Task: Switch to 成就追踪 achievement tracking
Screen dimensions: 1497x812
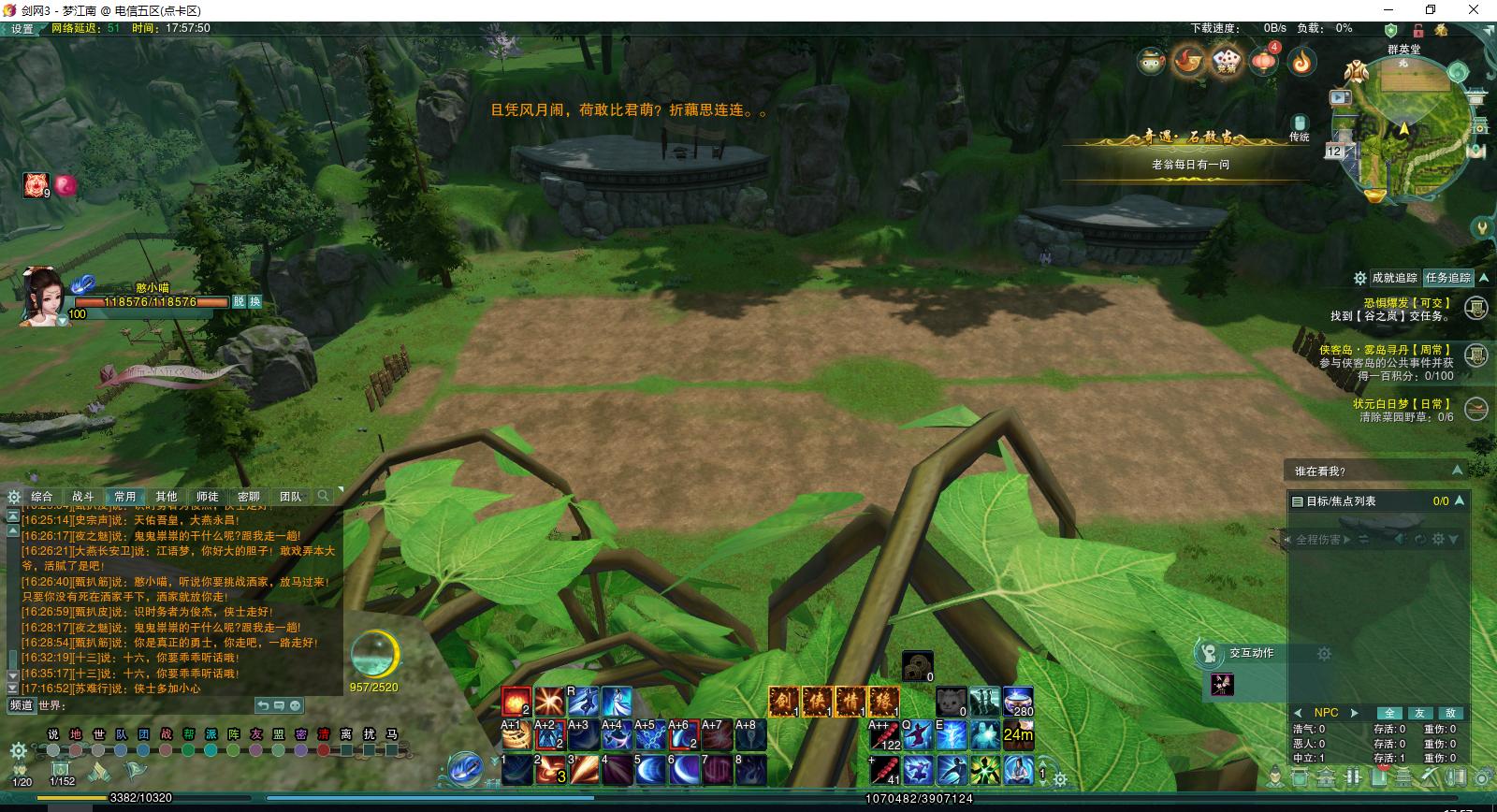Action: point(1393,278)
